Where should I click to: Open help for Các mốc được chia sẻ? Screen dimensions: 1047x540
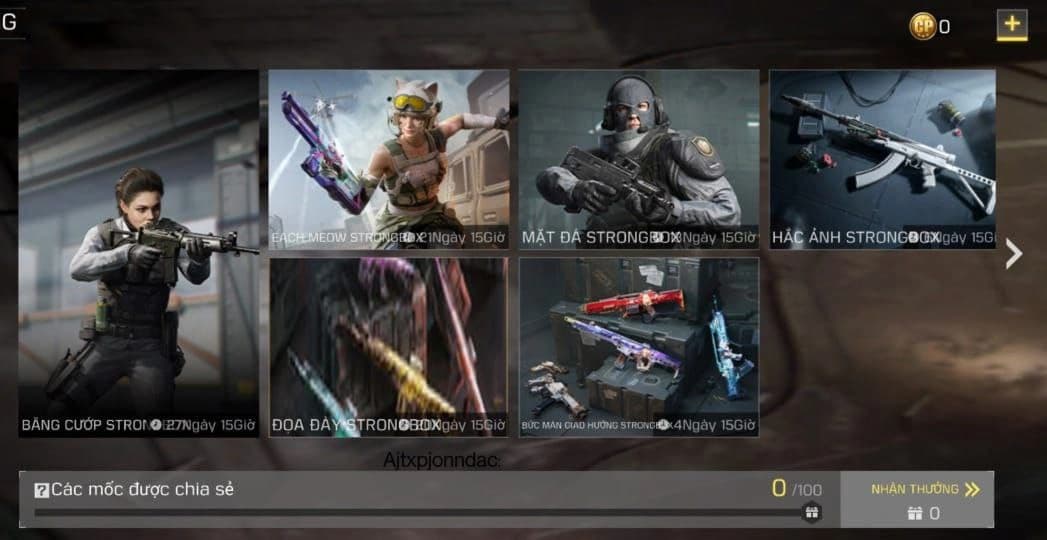pyautogui.click(x=42, y=490)
